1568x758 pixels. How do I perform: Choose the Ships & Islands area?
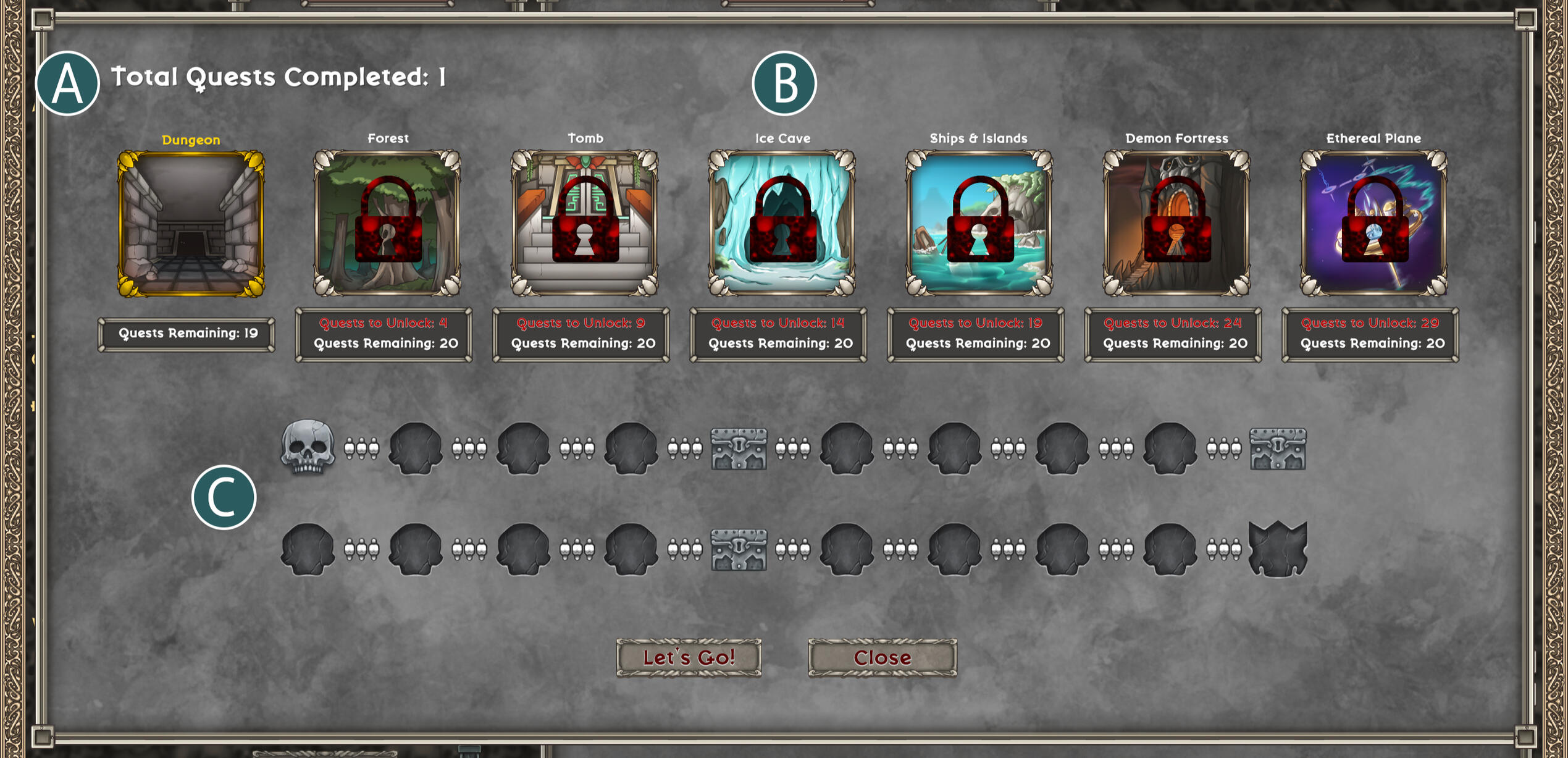[x=979, y=224]
